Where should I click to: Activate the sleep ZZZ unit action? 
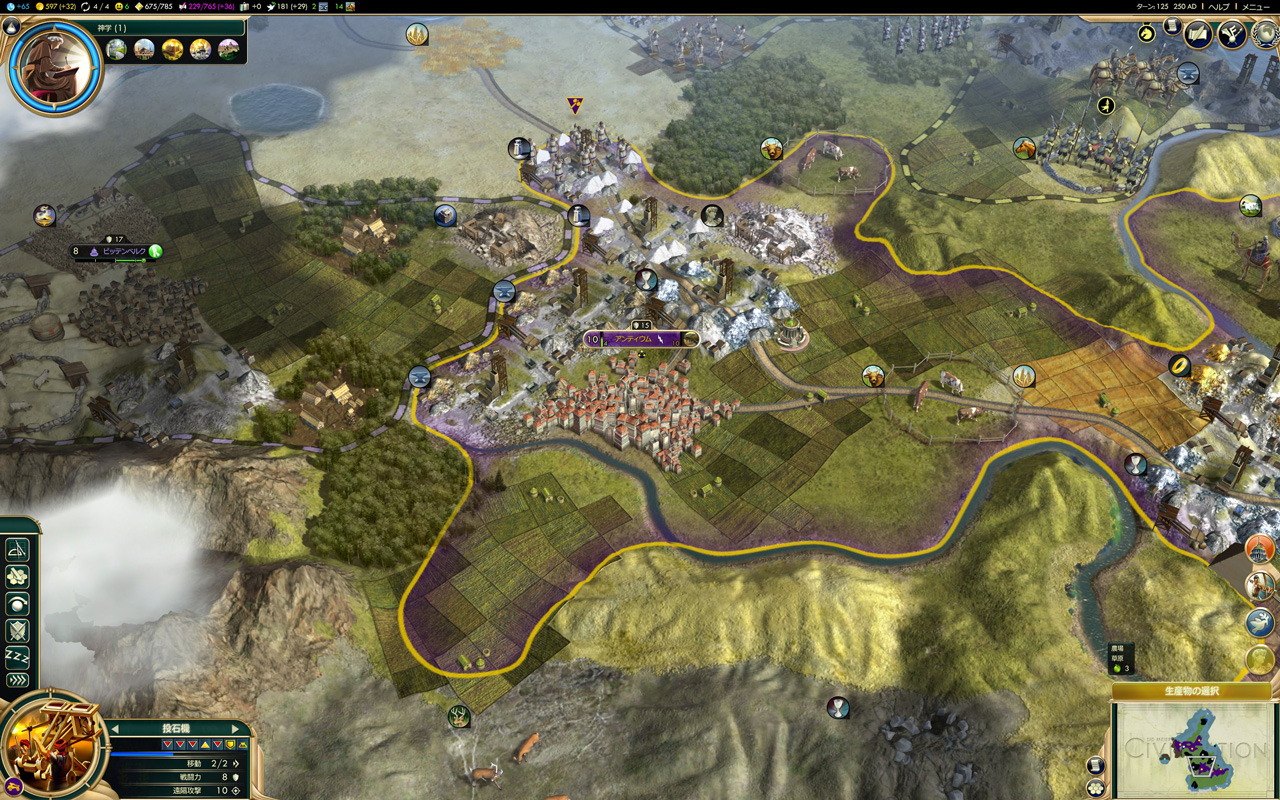pyautogui.click(x=17, y=657)
